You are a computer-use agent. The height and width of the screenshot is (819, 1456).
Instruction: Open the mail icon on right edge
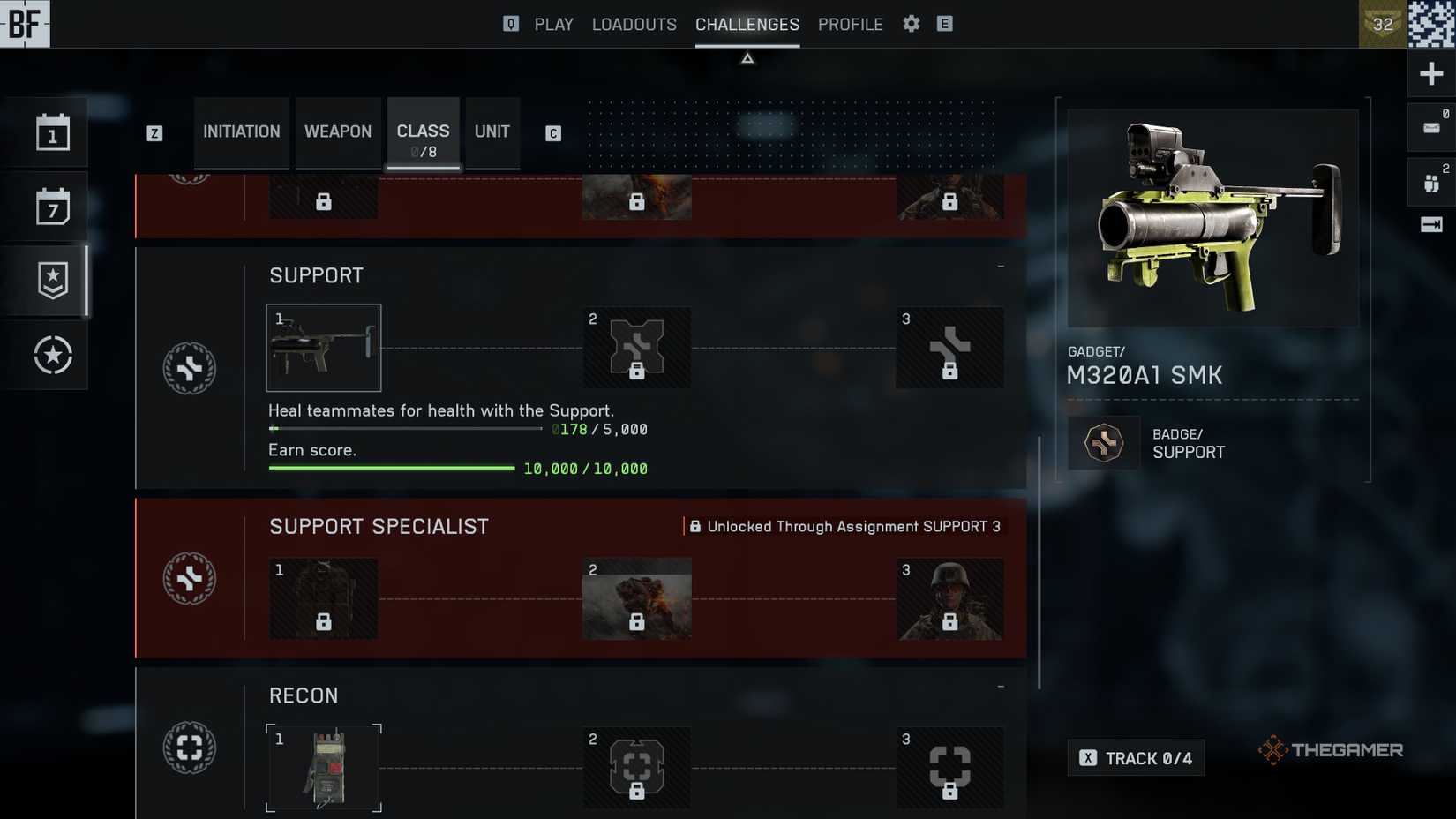pos(1430,126)
